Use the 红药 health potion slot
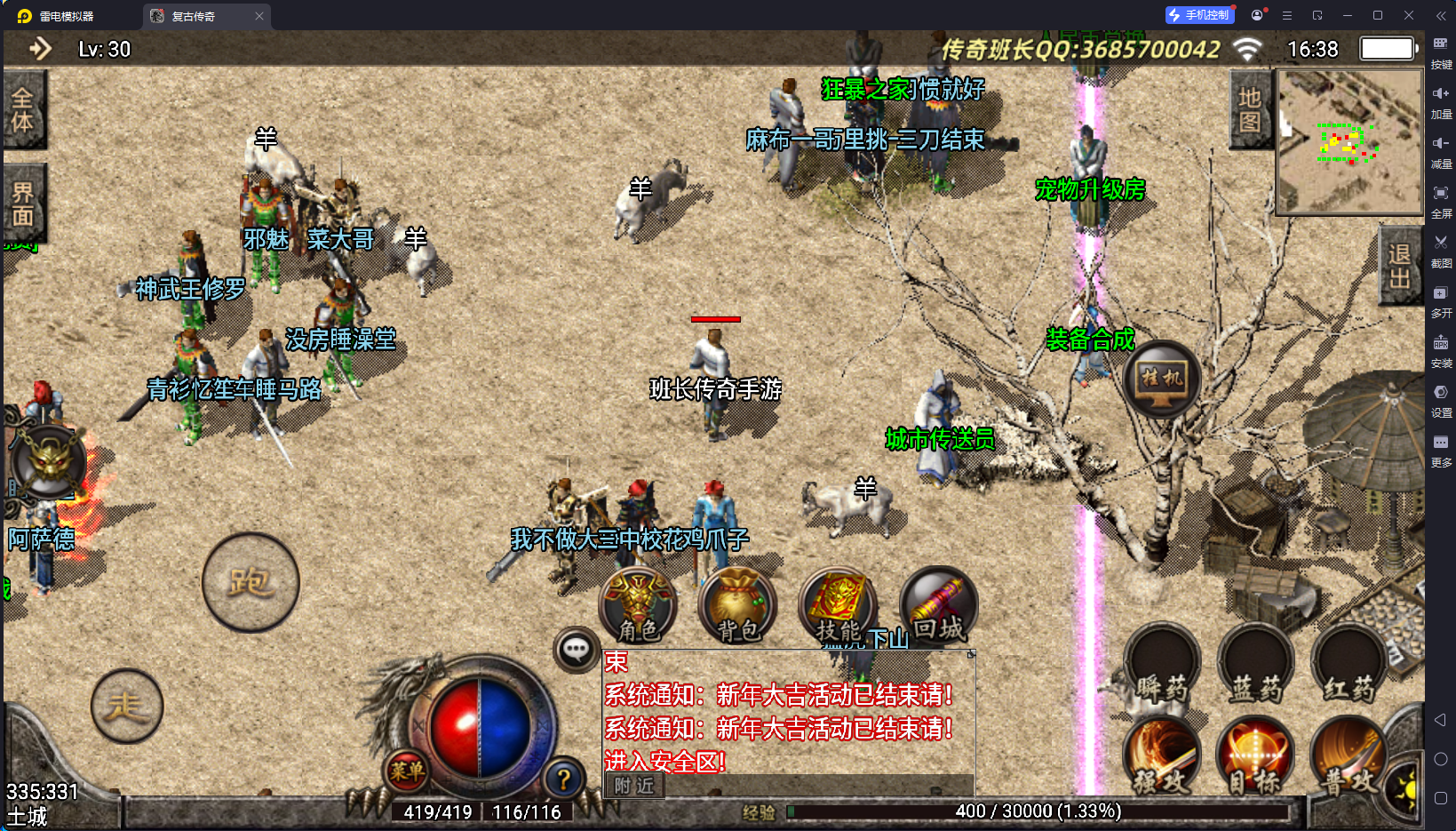The image size is (1456, 831). click(x=1349, y=665)
